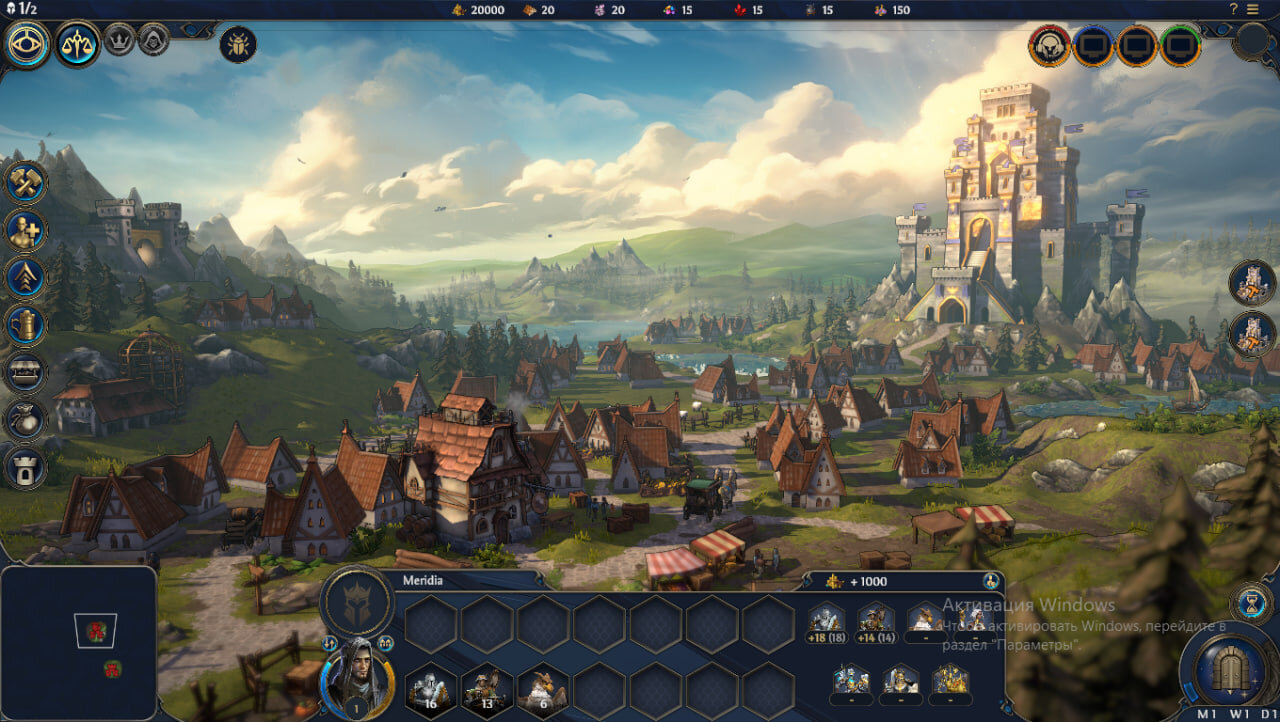The height and width of the screenshot is (722, 1280).
Task: Recruit the unit showing +14
Action: click(x=876, y=621)
